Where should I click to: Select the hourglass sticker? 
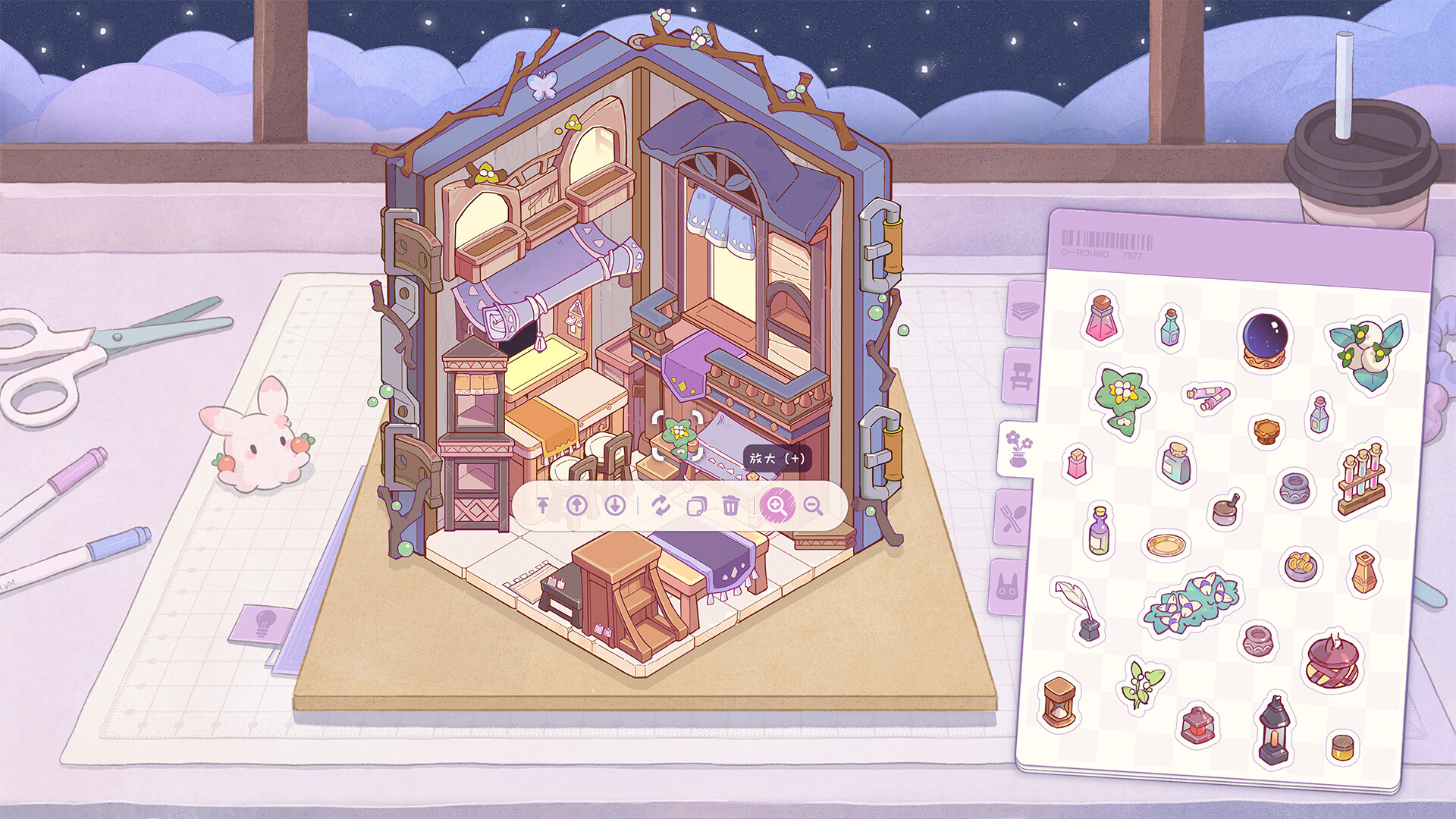tap(1059, 703)
